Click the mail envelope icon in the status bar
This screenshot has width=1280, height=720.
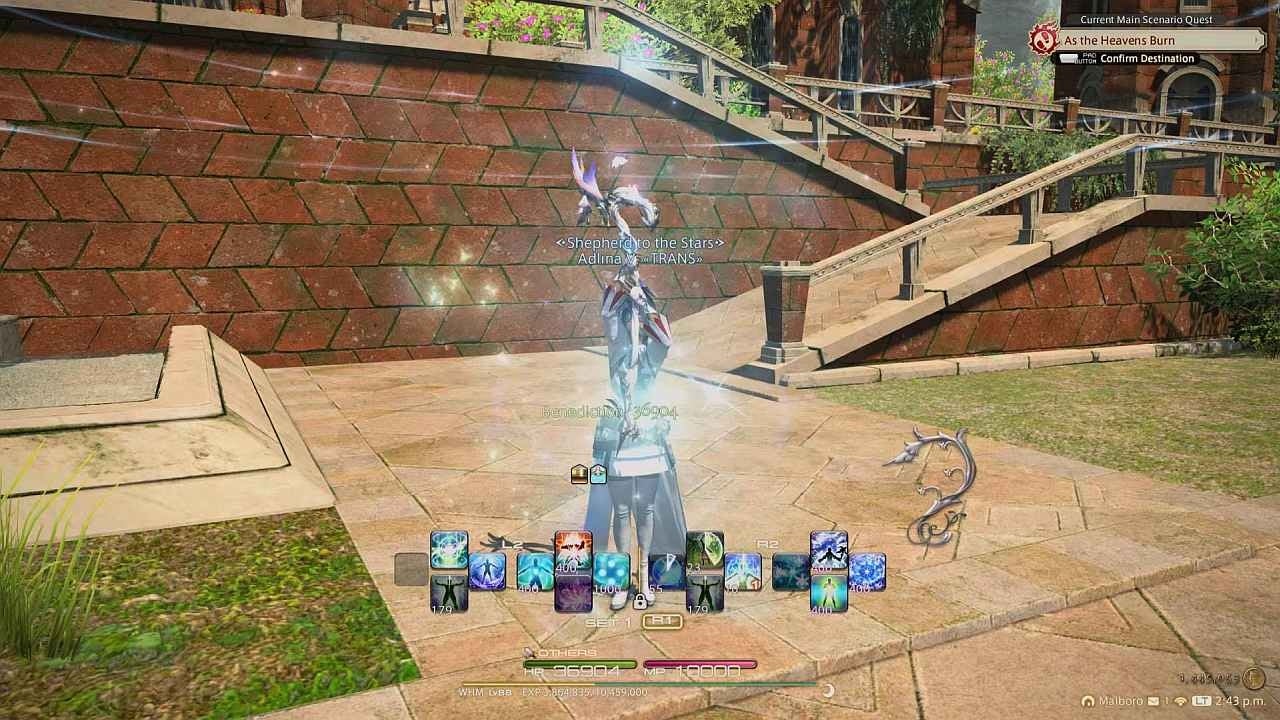tap(1153, 701)
